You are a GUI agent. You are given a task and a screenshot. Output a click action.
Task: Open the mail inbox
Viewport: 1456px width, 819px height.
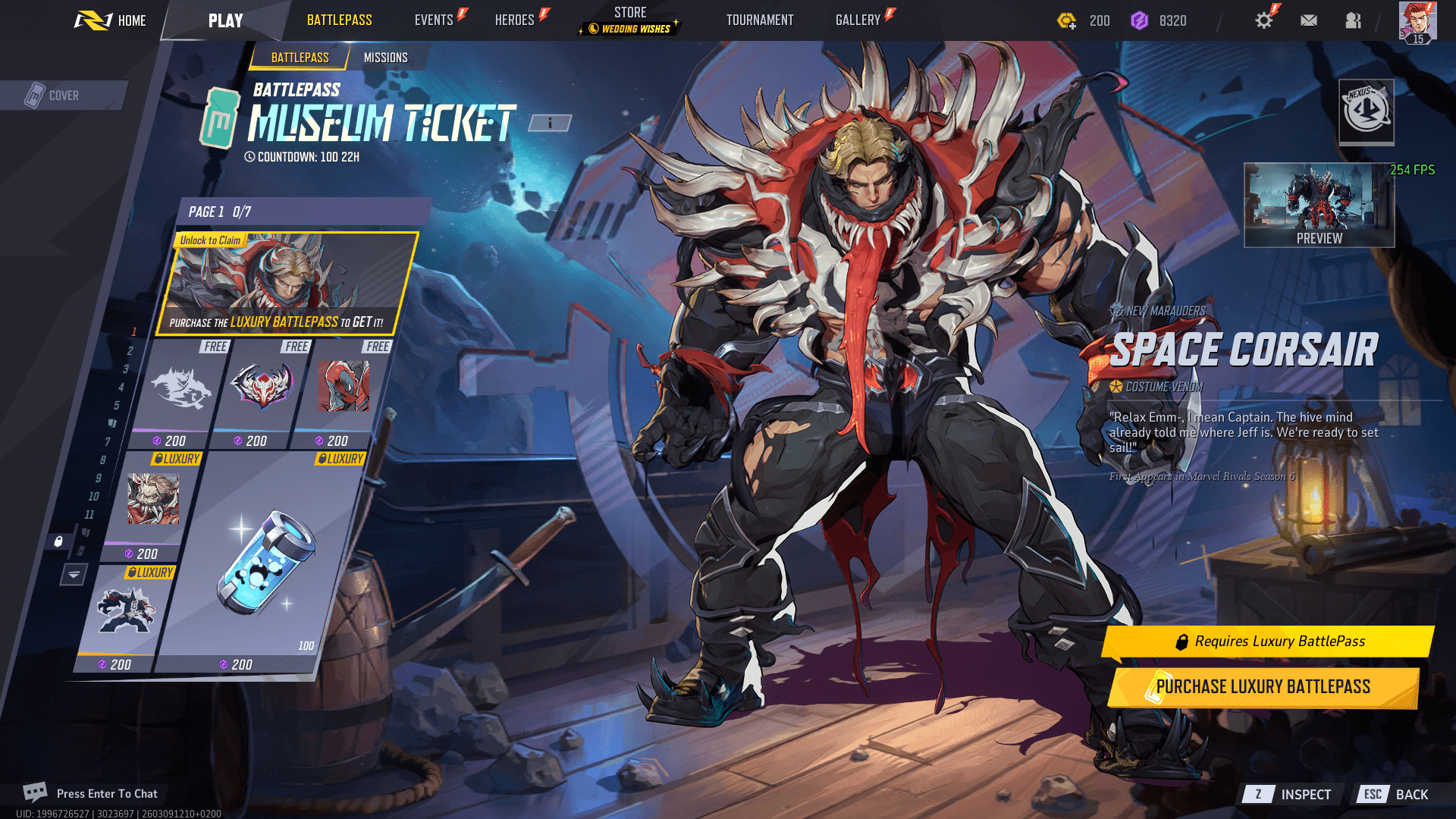point(1309,20)
